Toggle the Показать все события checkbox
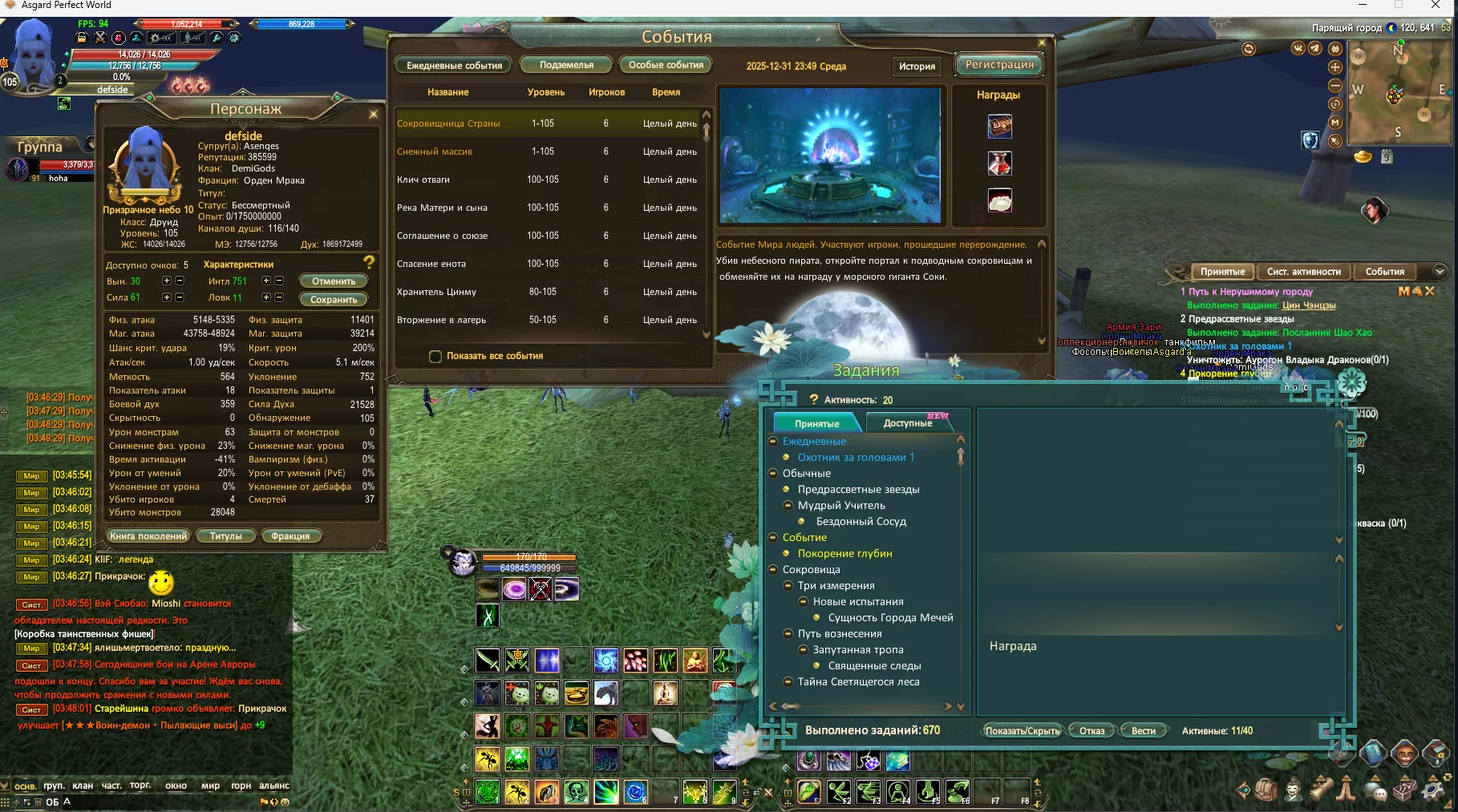 [435, 356]
